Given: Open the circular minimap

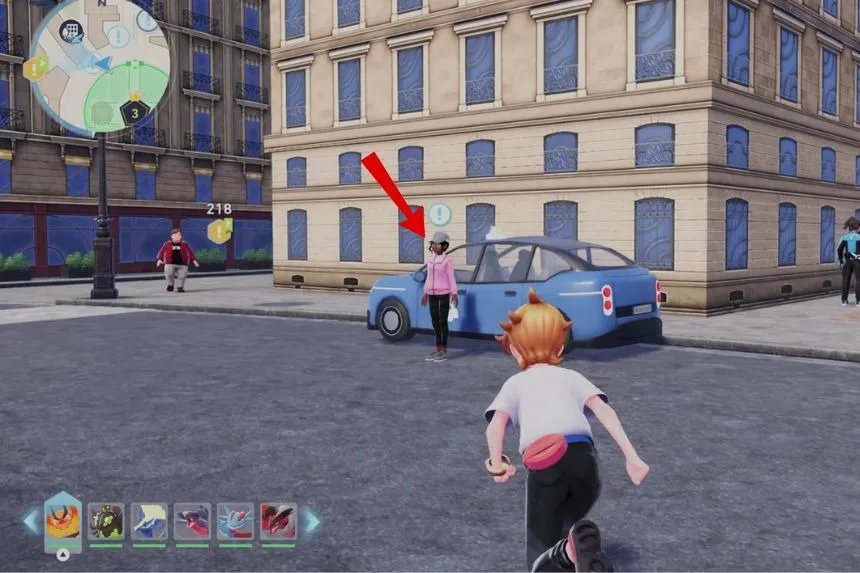Looking at the screenshot, I should coord(99,66).
